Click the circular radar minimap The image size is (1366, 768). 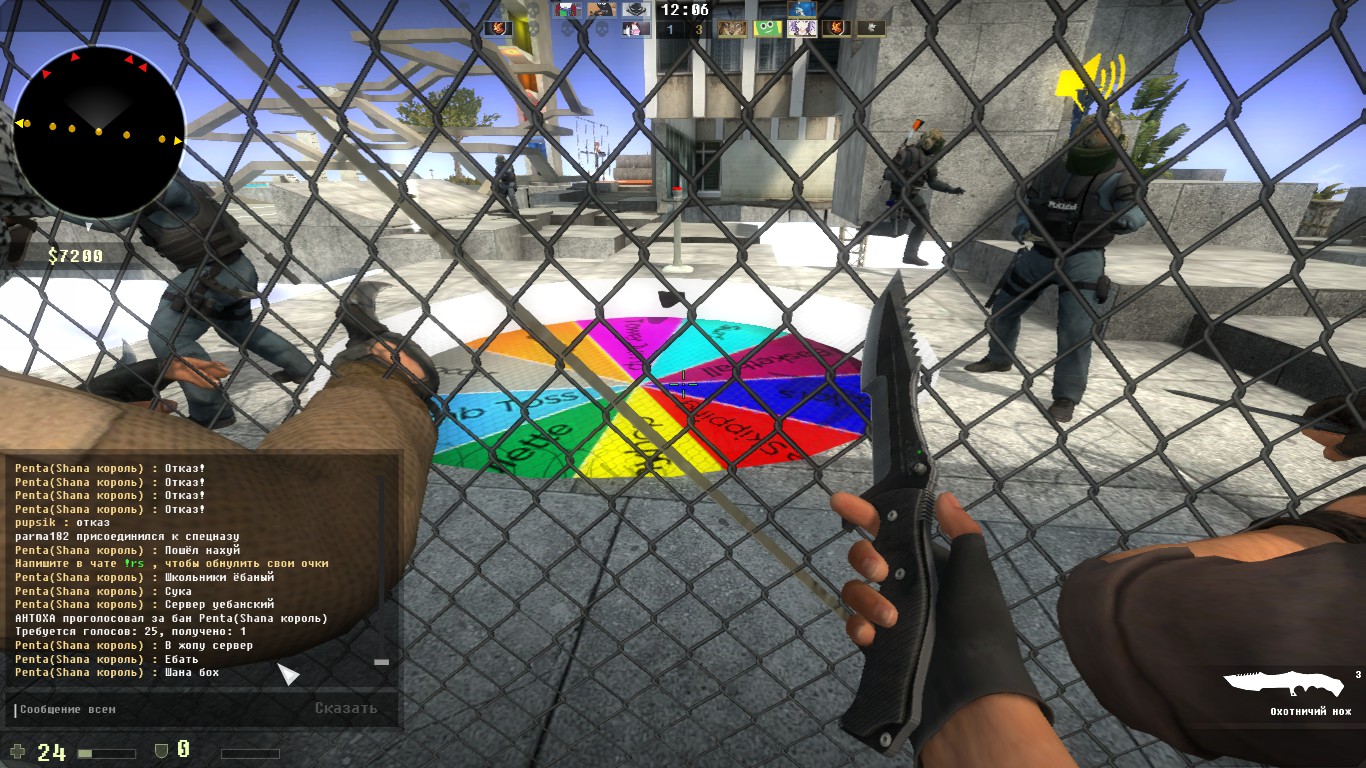click(98, 132)
